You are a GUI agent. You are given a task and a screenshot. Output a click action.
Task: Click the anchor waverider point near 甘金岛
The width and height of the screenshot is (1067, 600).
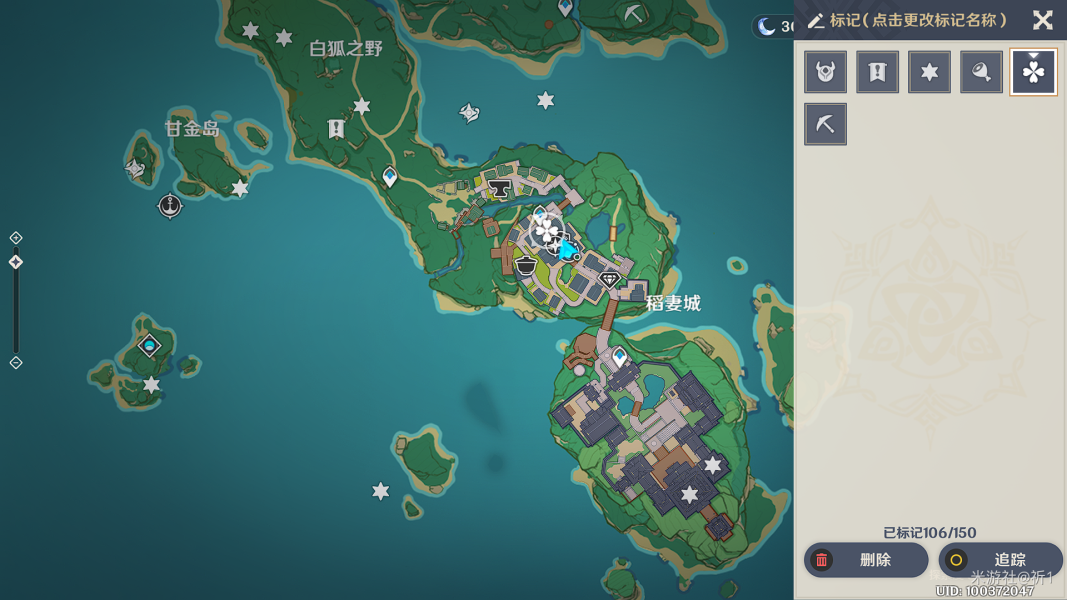pos(170,206)
